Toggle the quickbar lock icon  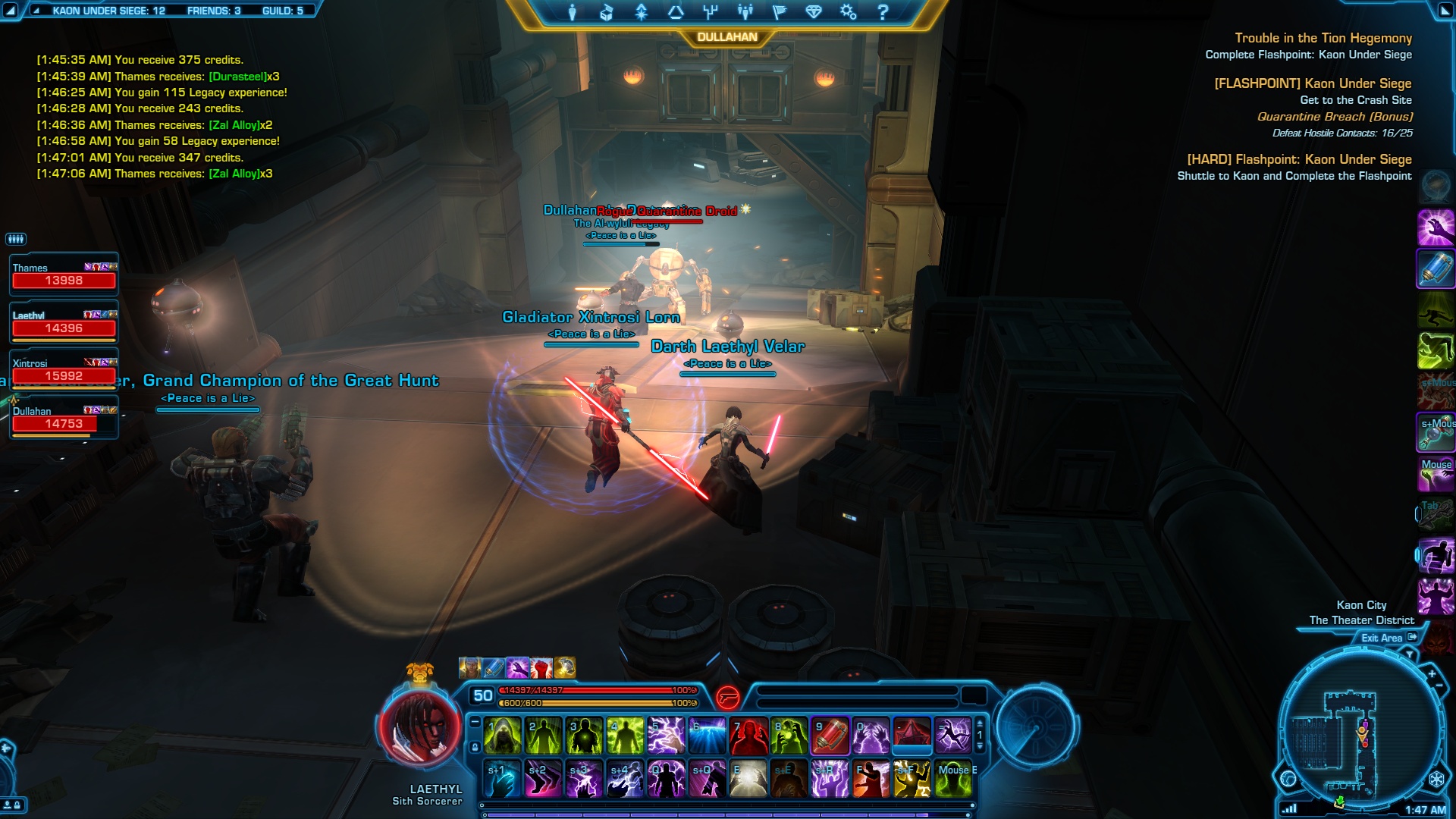click(475, 747)
